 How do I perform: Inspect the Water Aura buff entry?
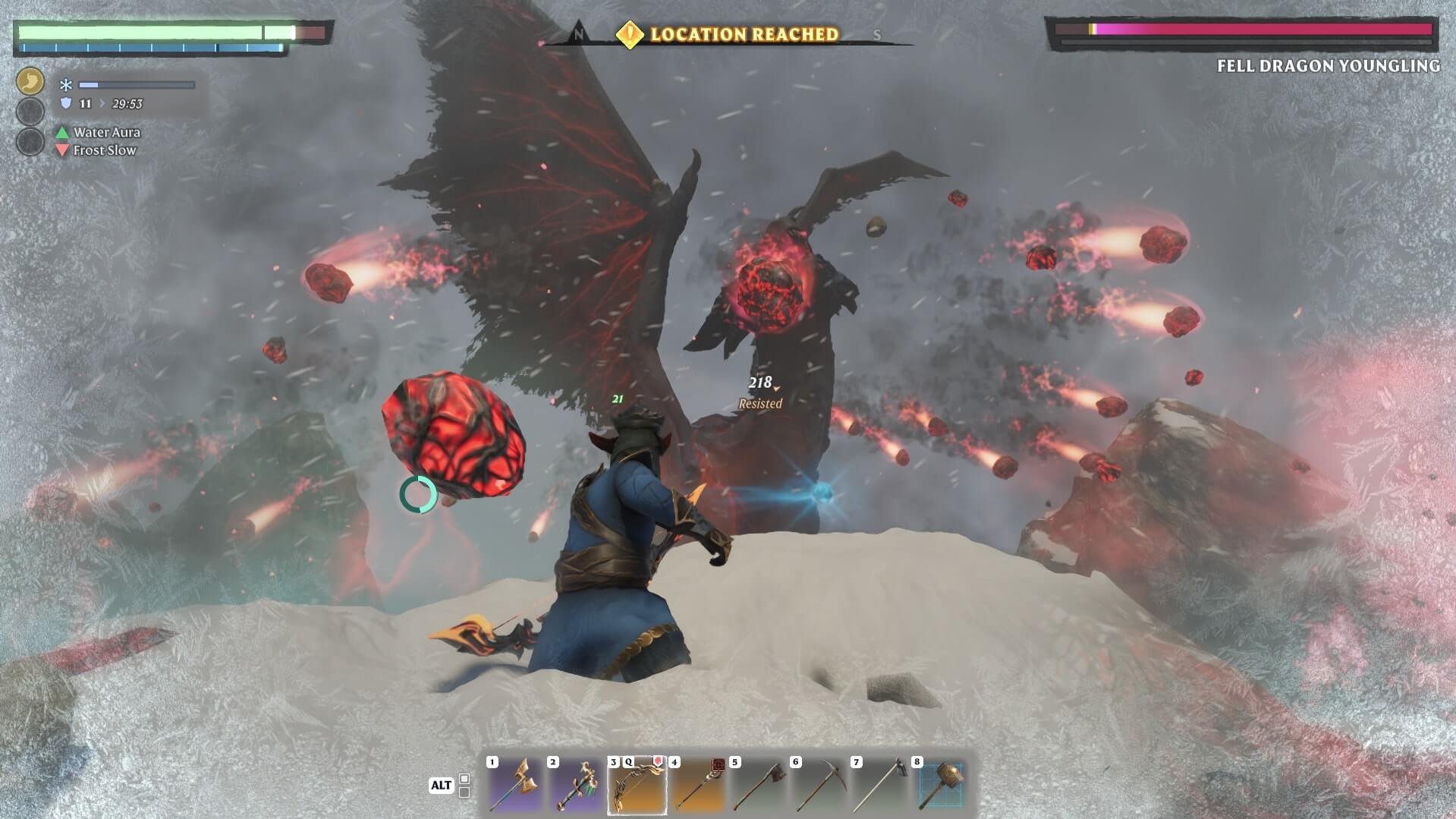[x=105, y=132]
